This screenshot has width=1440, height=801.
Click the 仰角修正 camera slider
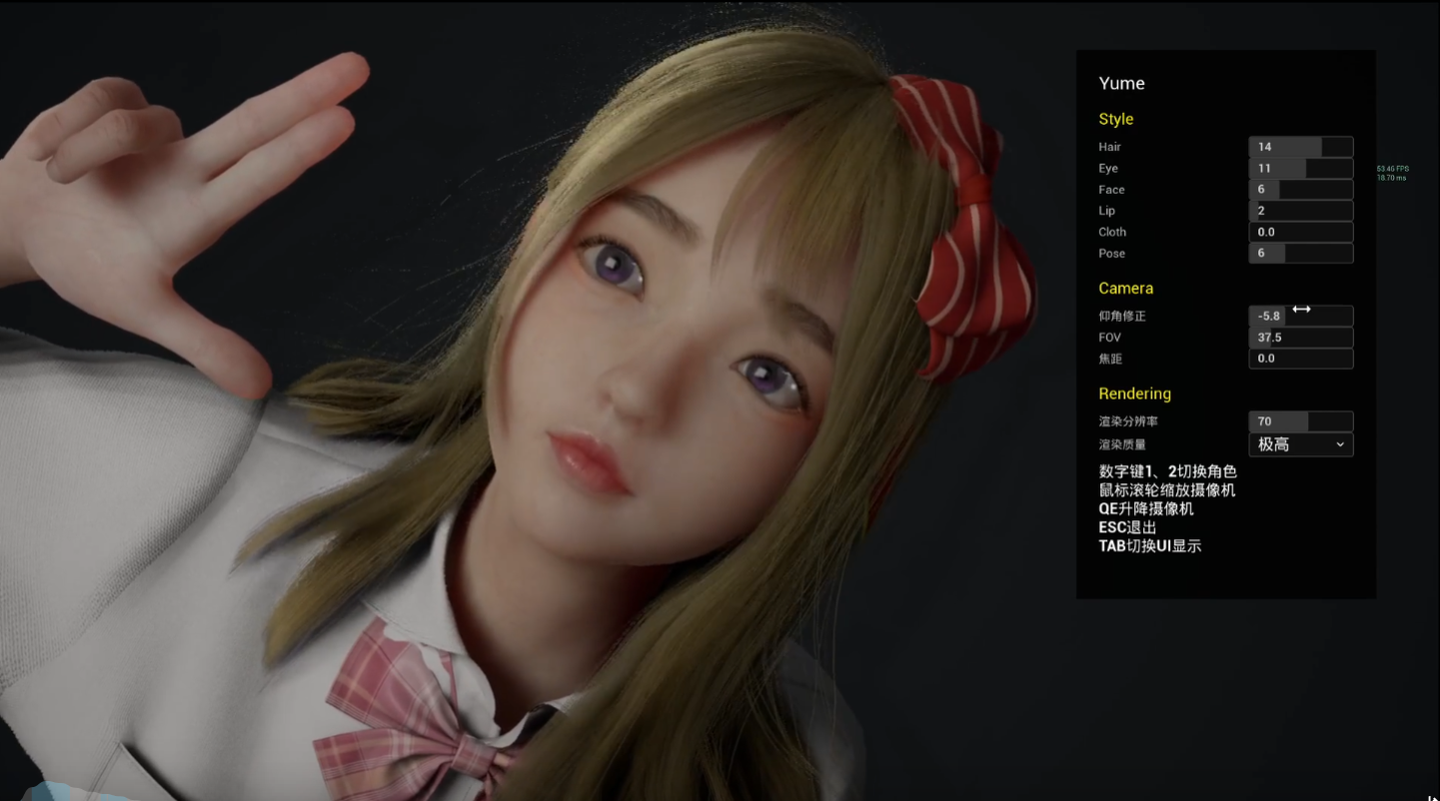pos(1300,316)
